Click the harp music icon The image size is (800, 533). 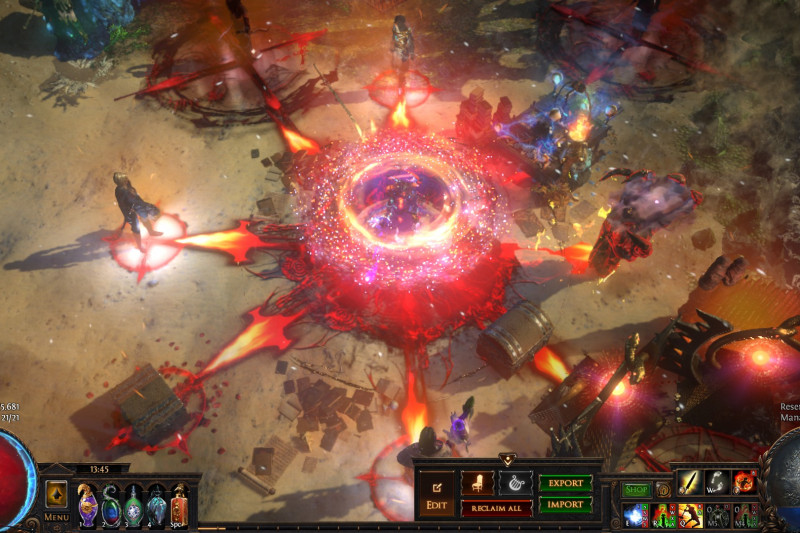[x=516, y=483]
